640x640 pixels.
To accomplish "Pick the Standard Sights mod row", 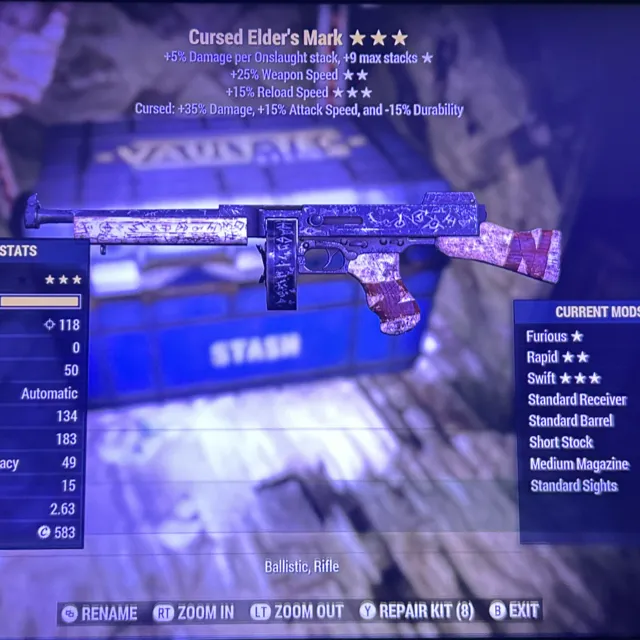I will pos(573,486).
